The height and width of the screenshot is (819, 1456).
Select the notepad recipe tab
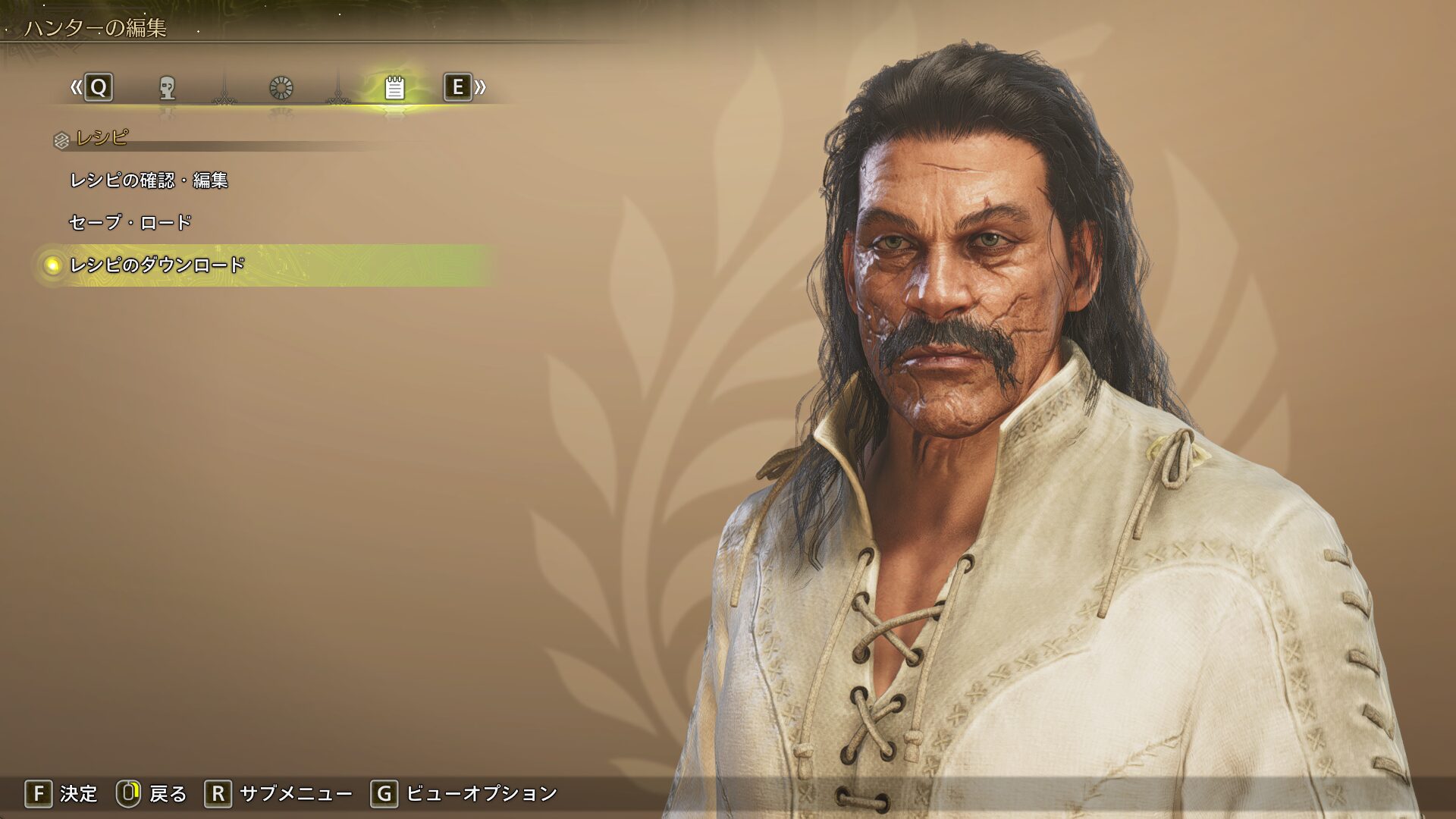[x=394, y=88]
